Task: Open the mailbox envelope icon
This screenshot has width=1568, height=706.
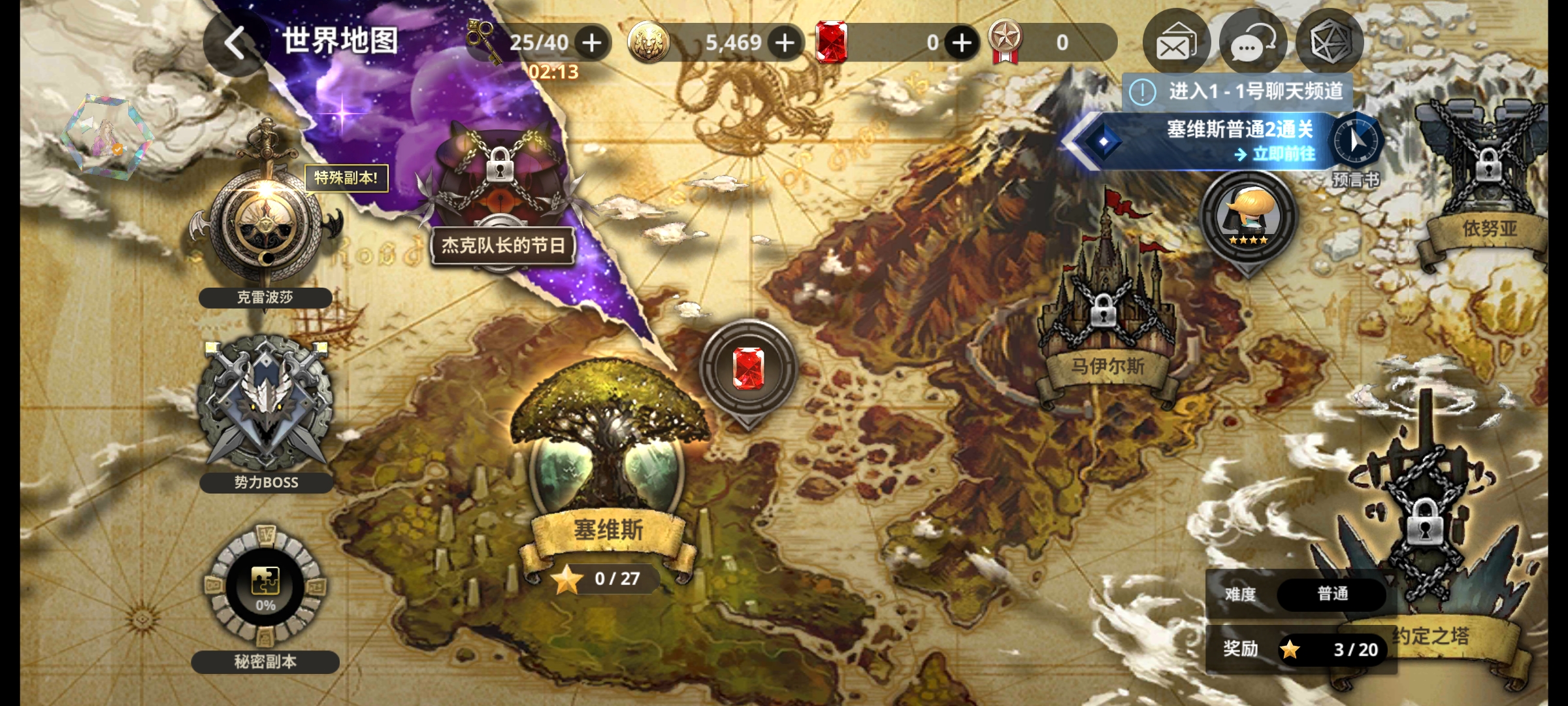Action: (1175, 43)
